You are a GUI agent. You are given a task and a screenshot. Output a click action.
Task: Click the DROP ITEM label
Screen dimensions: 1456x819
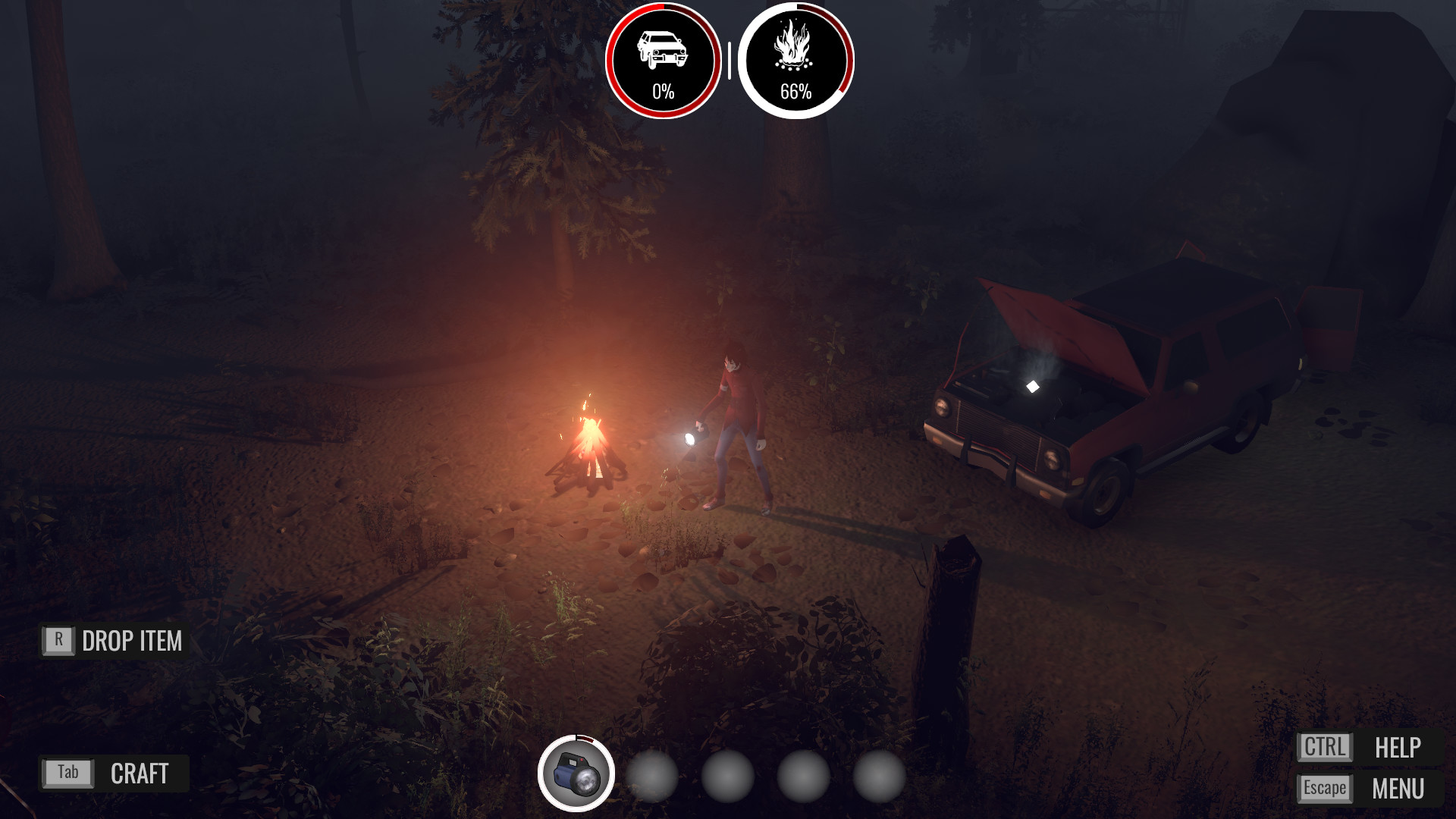[x=132, y=641]
